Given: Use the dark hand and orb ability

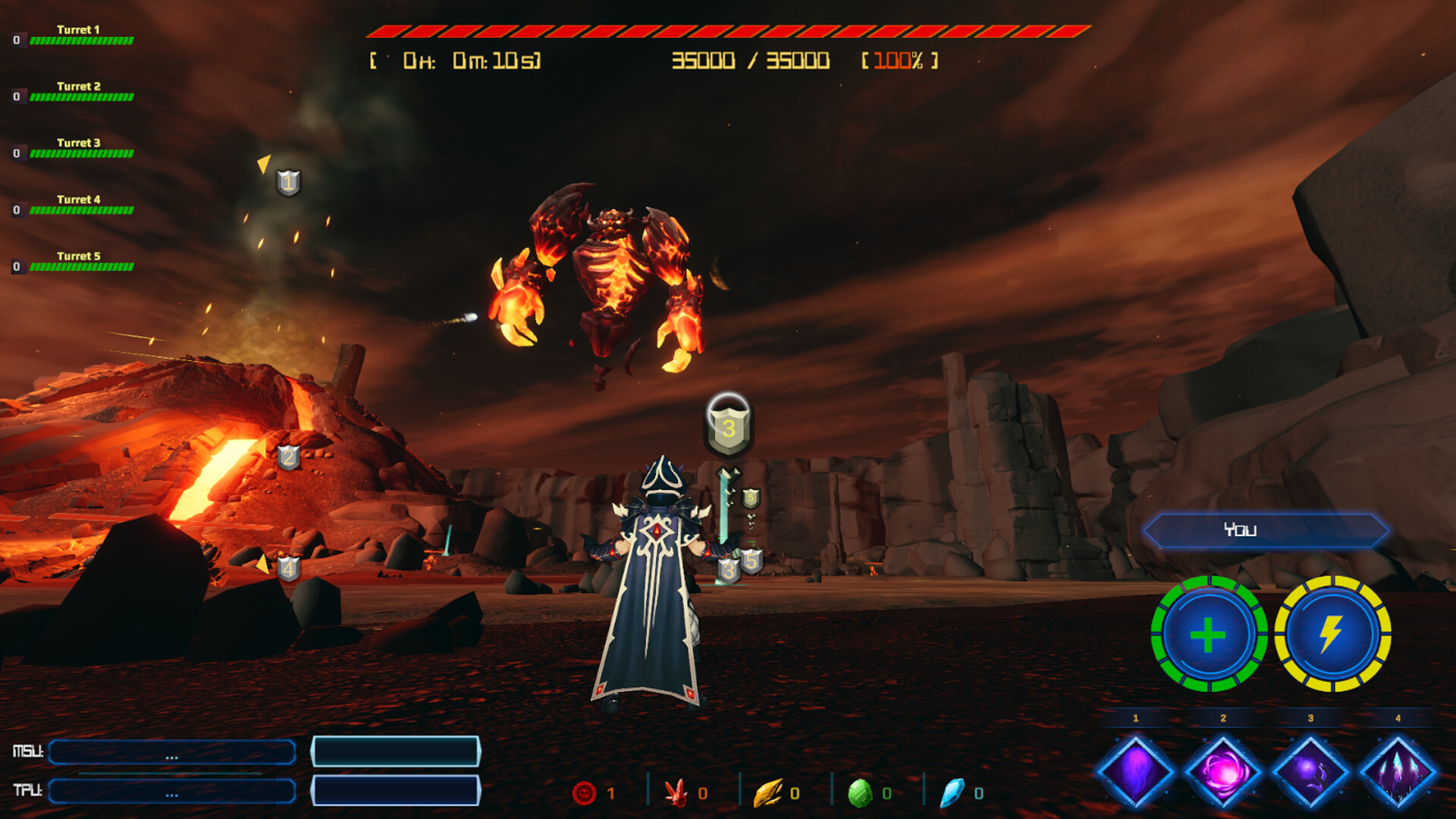Looking at the screenshot, I should (x=1310, y=772).
